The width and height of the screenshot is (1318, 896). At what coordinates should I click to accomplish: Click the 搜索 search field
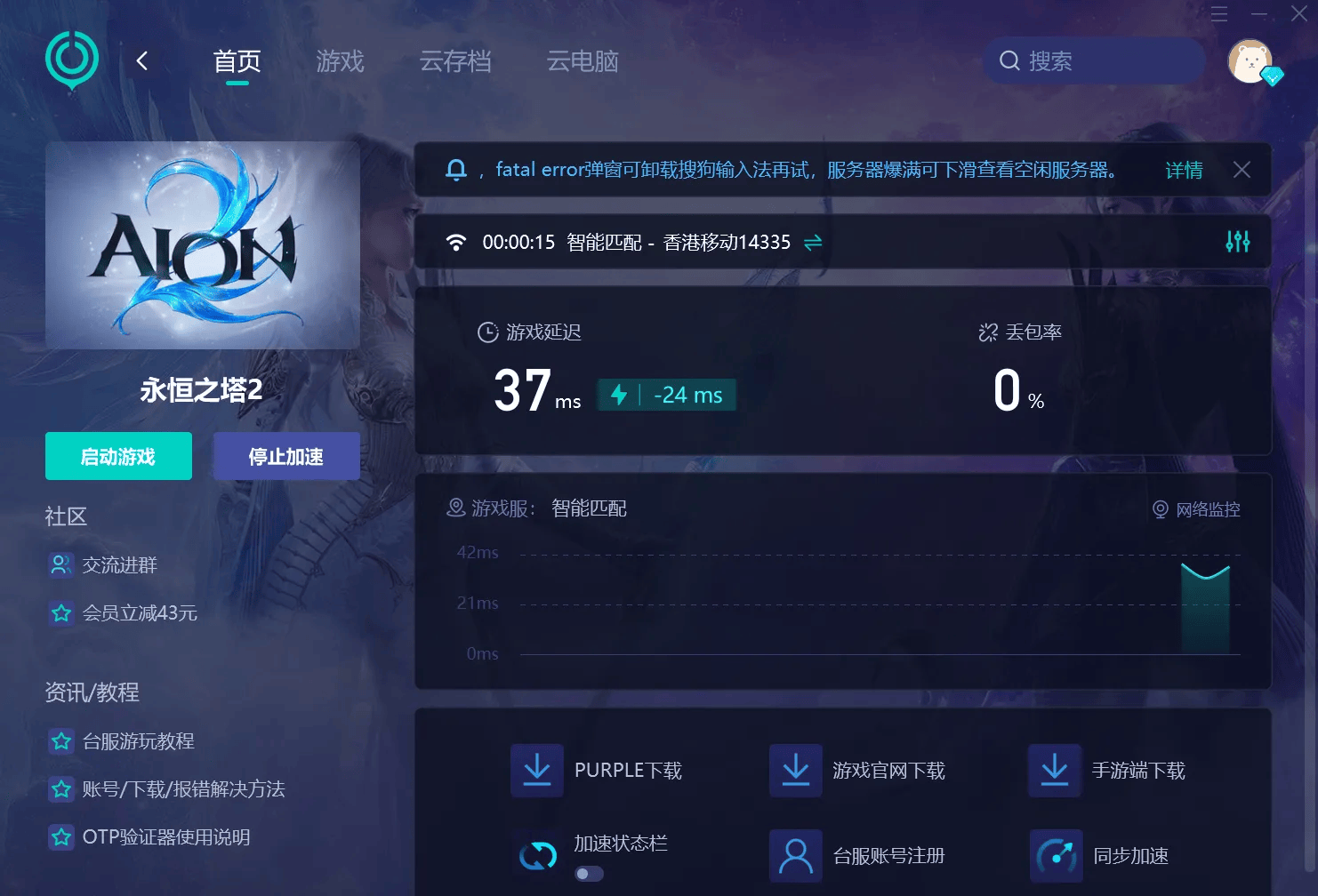point(1092,60)
